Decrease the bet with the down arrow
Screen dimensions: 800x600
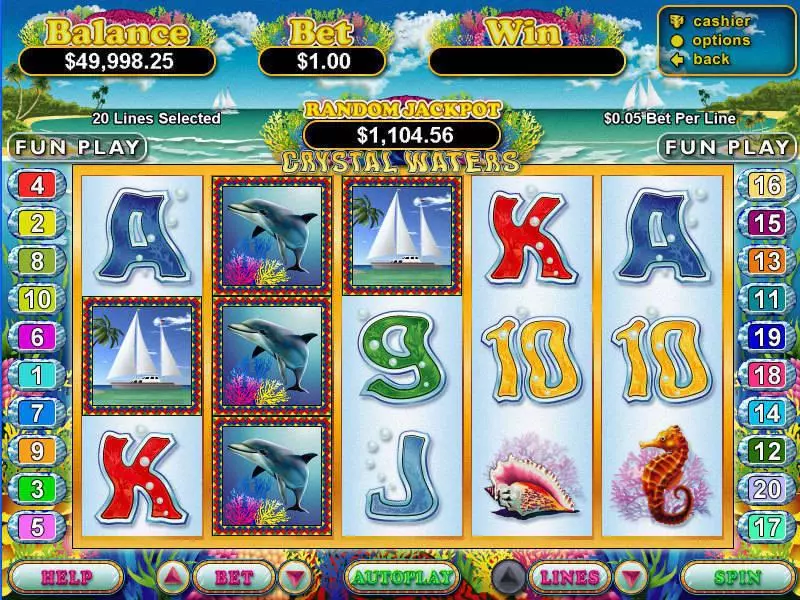click(x=294, y=577)
